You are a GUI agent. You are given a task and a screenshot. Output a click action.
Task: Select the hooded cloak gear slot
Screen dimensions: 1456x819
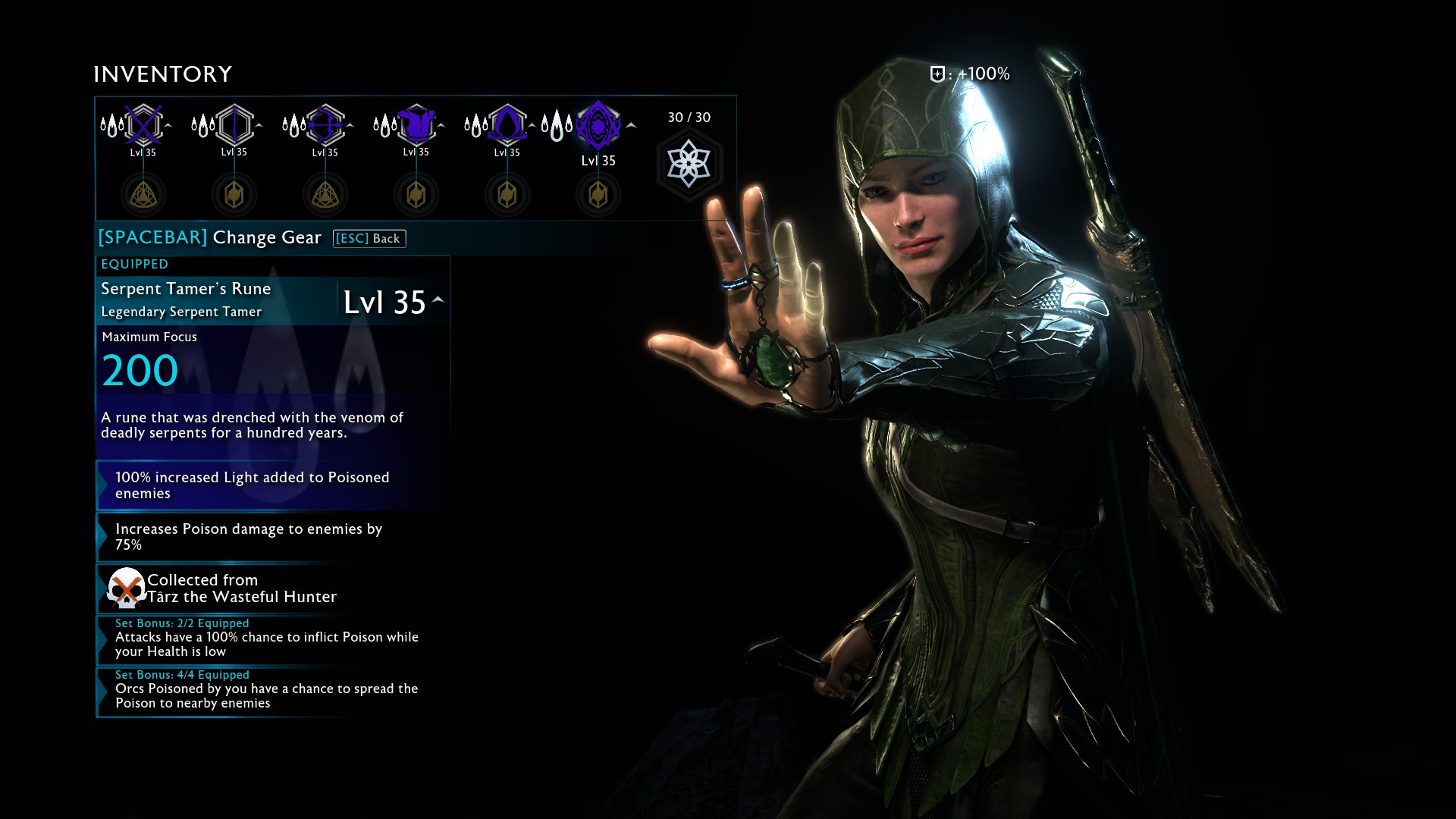507,124
